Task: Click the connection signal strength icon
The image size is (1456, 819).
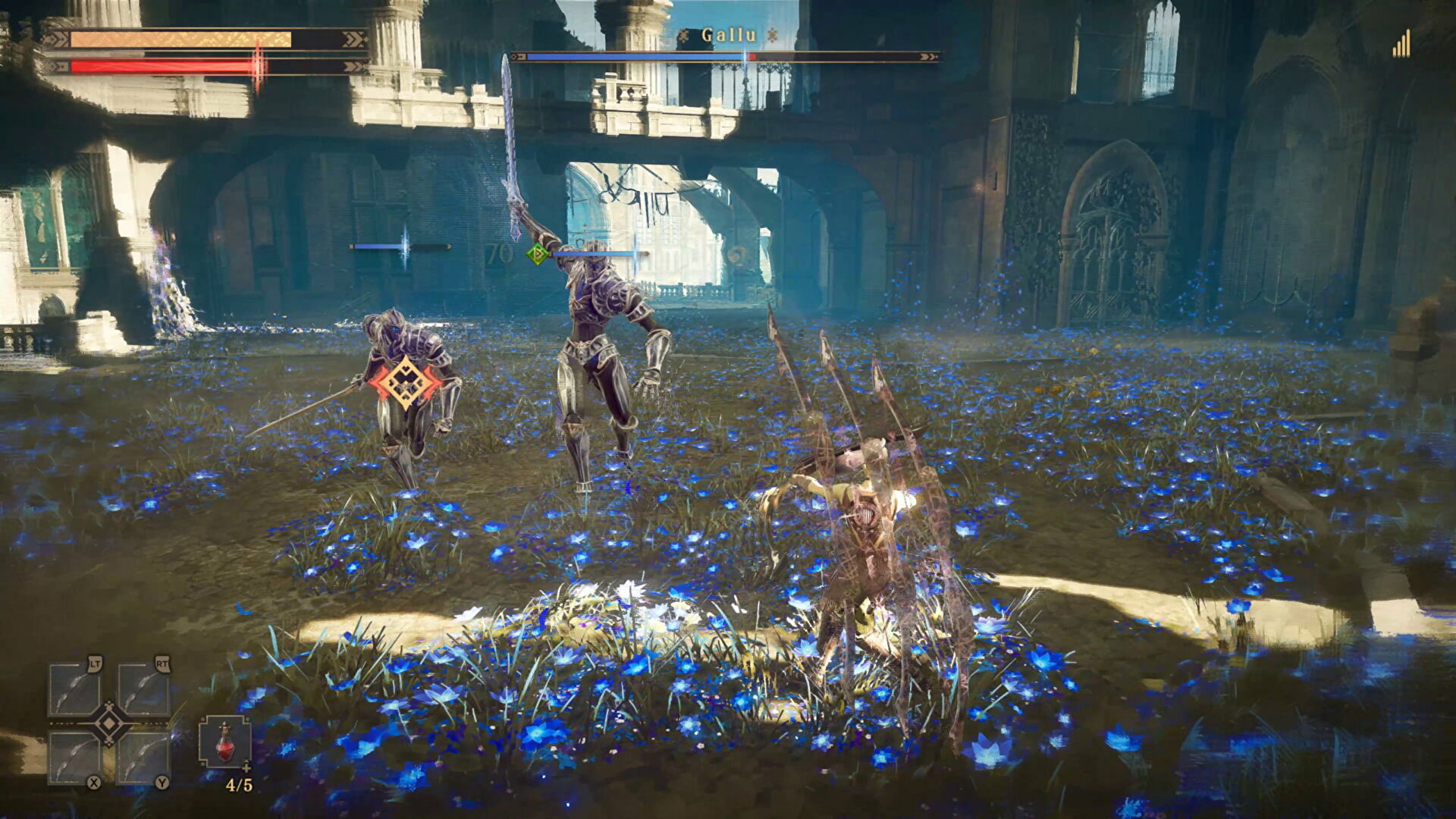Action: 1401,44
